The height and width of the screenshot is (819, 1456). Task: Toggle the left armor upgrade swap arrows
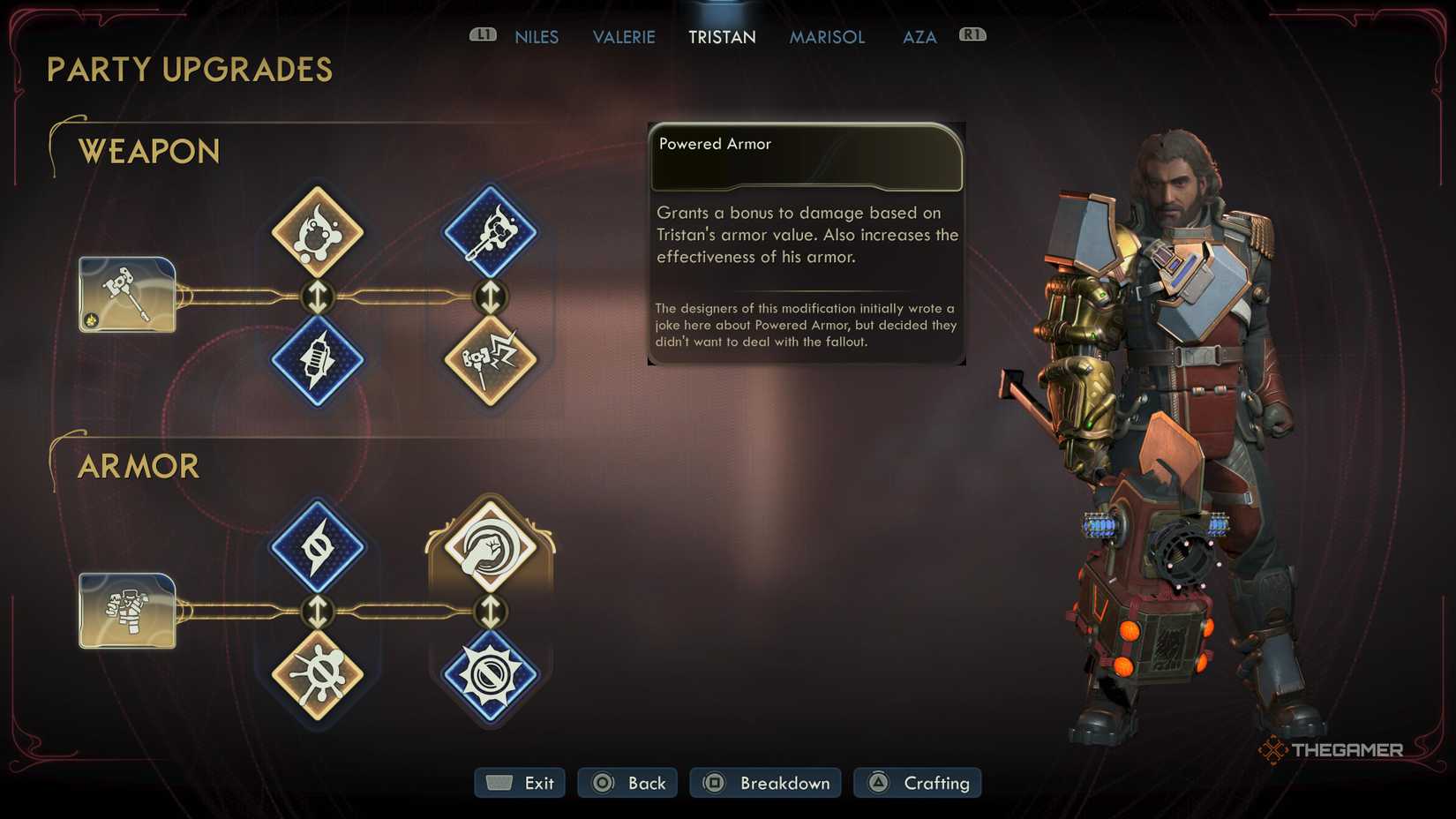click(318, 612)
